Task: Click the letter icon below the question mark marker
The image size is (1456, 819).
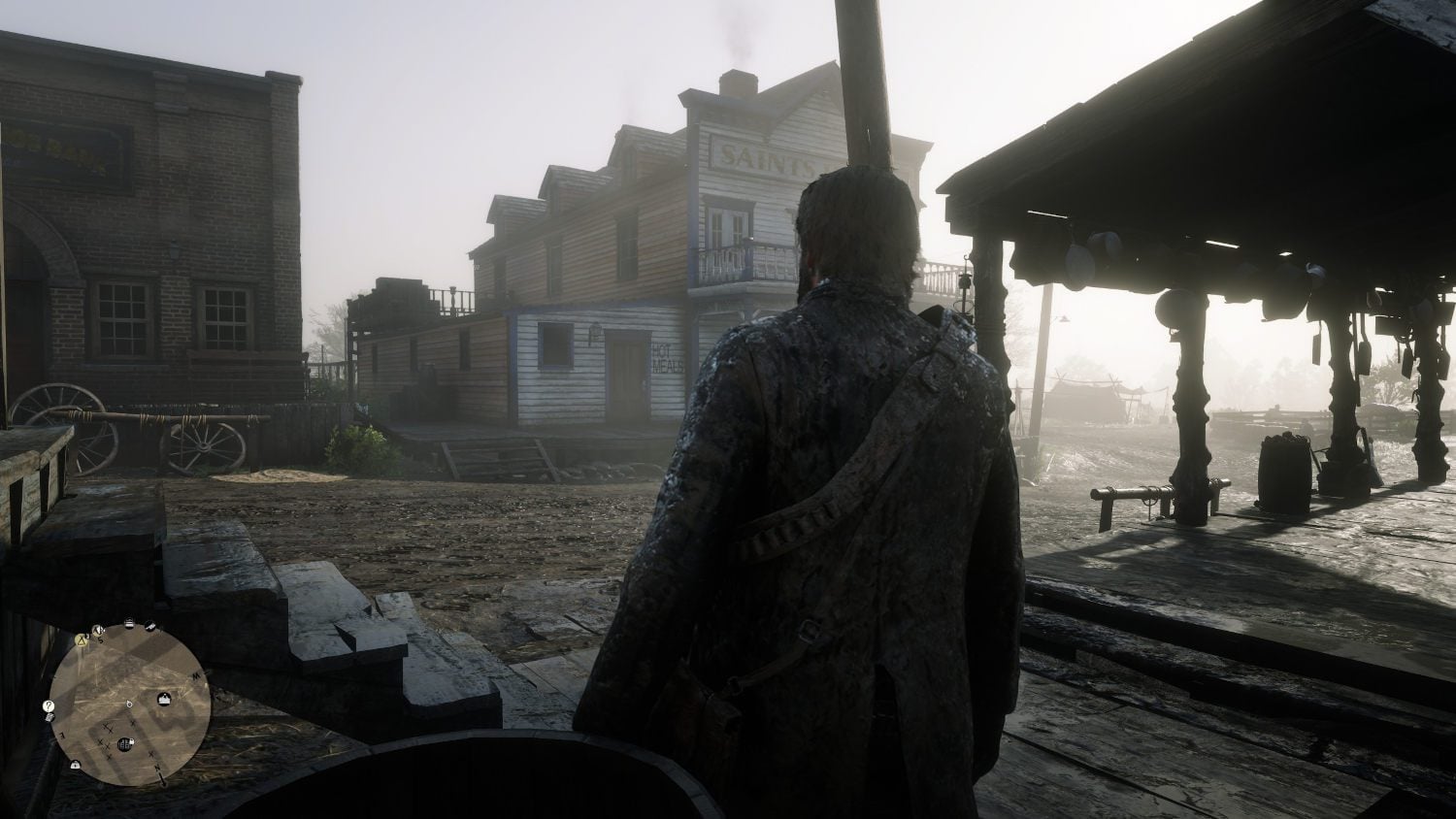Action: point(50,717)
